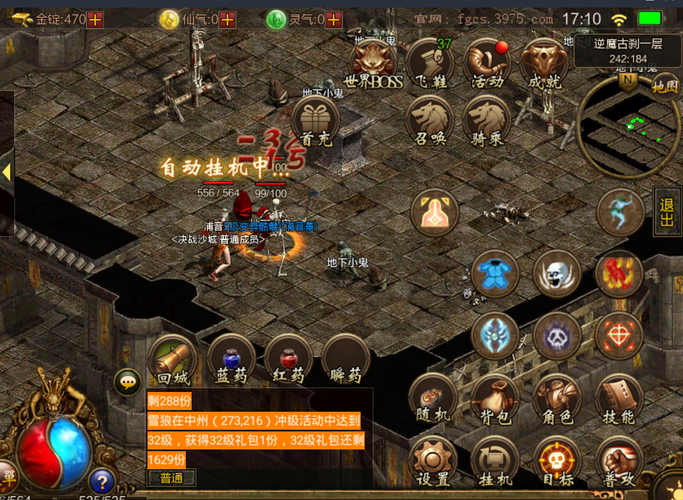Open the 首充 first recharge gift
This screenshot has width=683, height=500.
316,122
